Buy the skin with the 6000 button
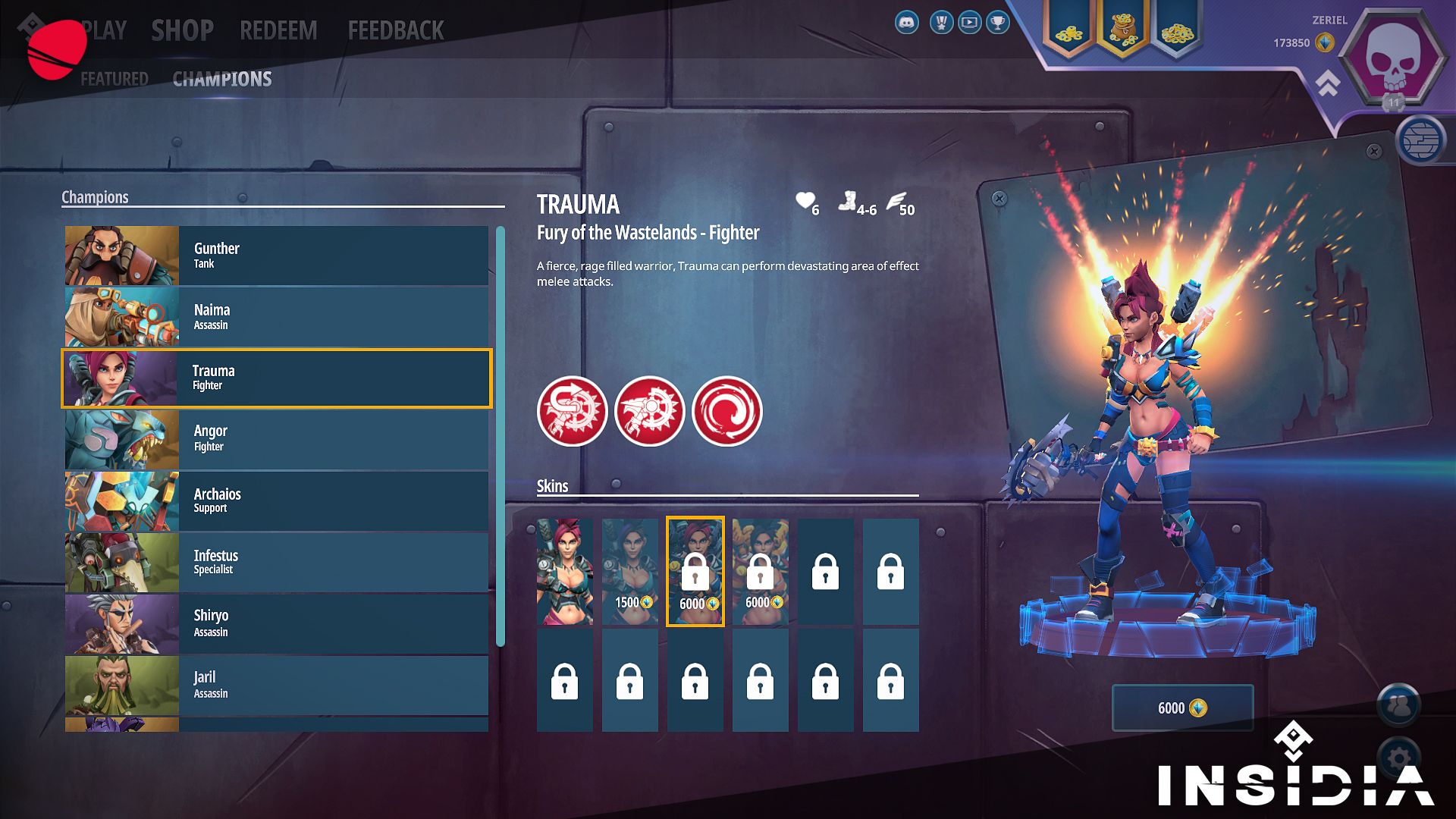 coord(1182,708)
